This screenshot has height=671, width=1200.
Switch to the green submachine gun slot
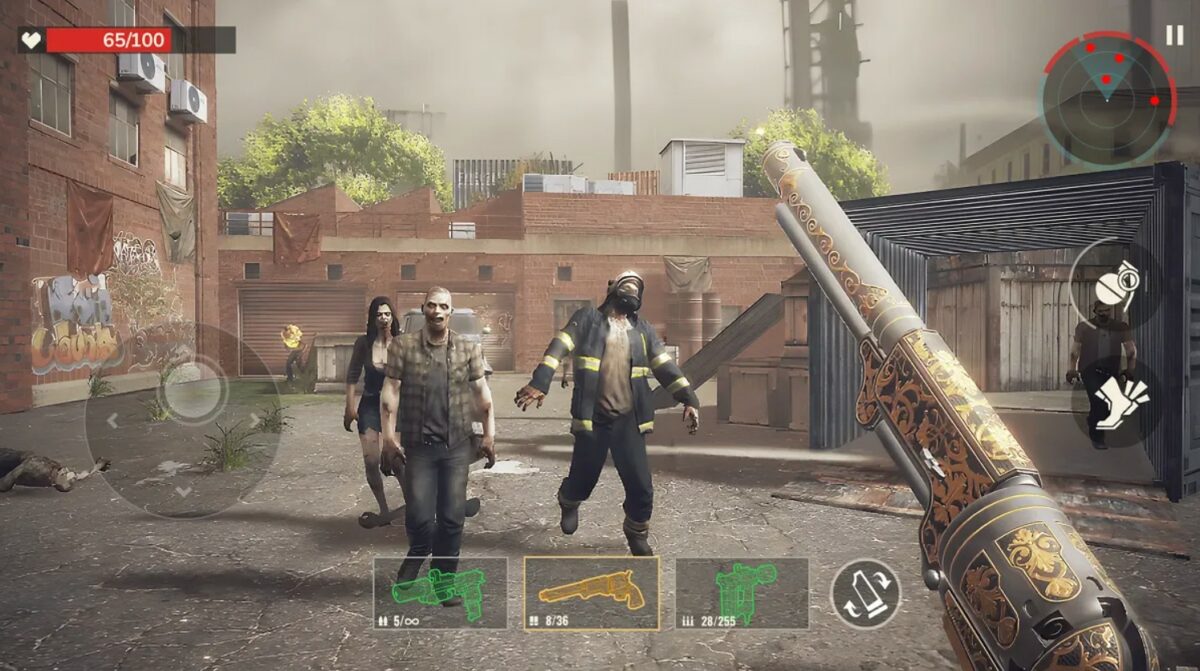tap(742, 593)
